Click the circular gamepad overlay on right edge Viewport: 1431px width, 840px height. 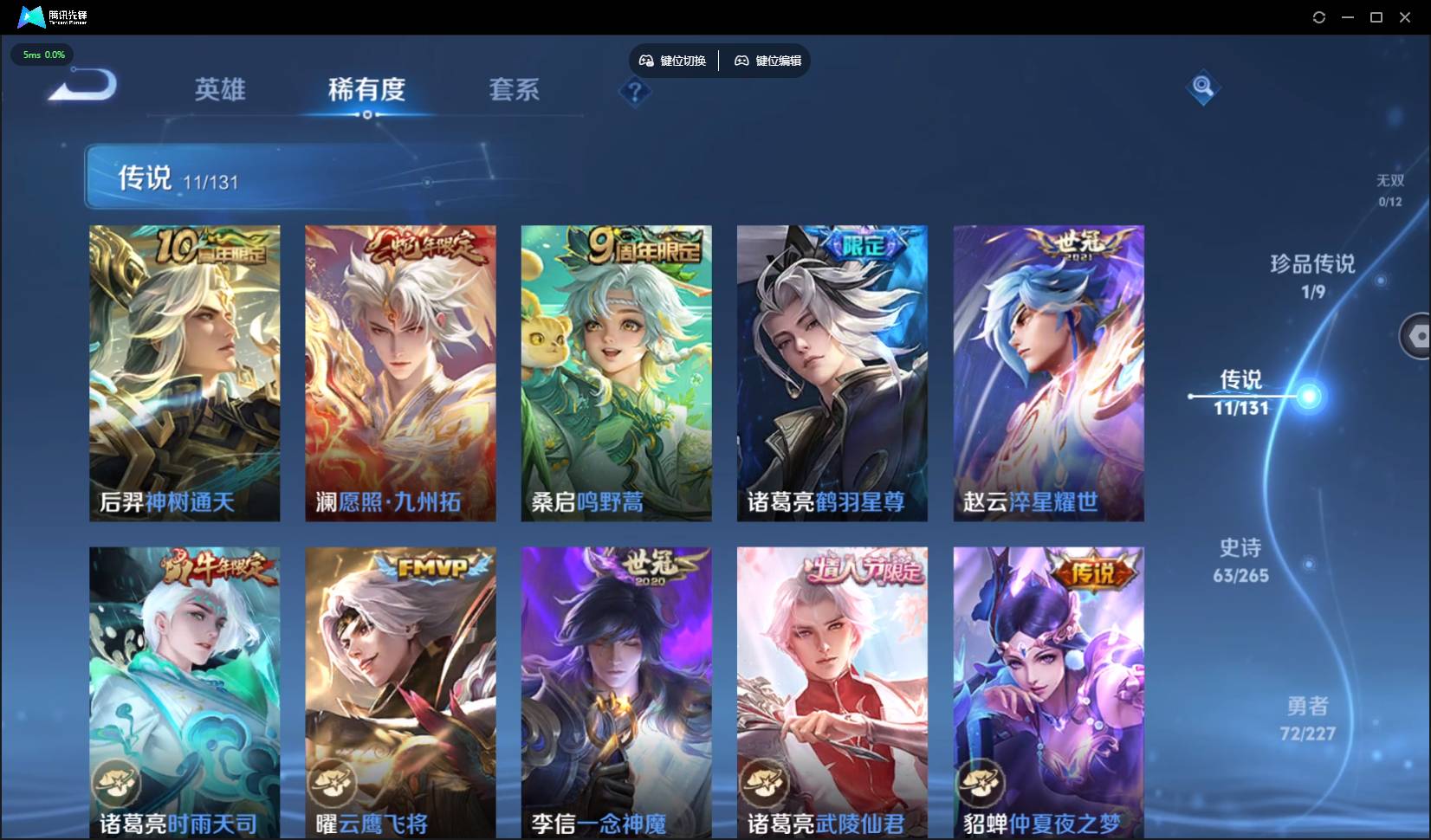[1418, 336]
